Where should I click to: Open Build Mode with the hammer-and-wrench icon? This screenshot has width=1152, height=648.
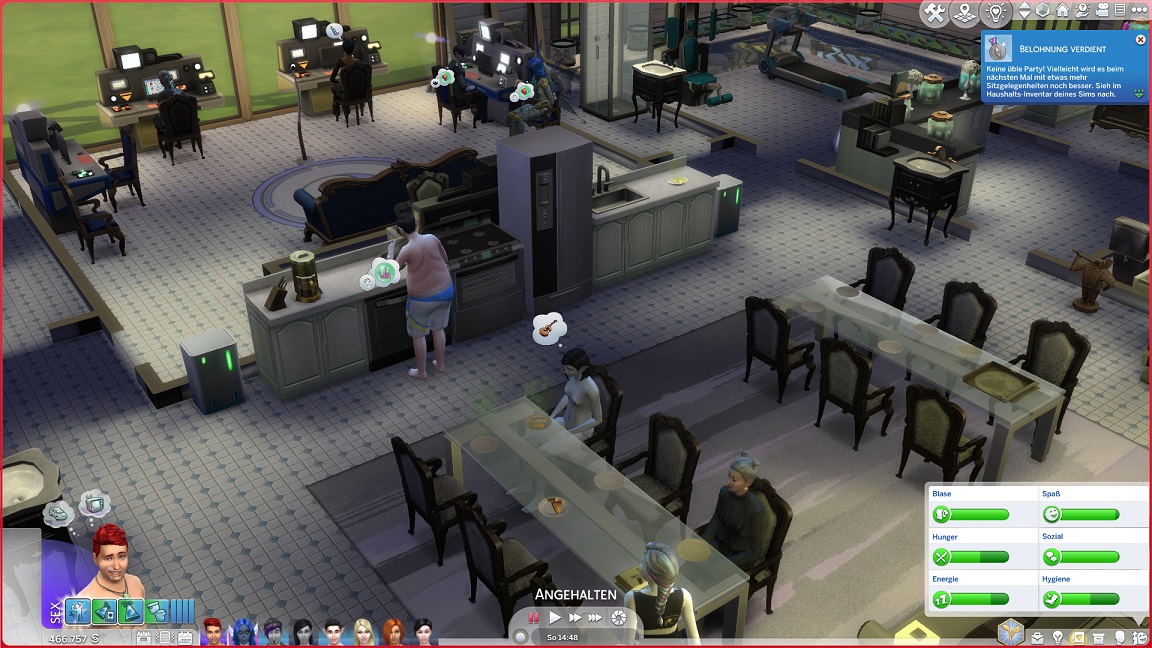pyautogui.click(x=935, y=13)
